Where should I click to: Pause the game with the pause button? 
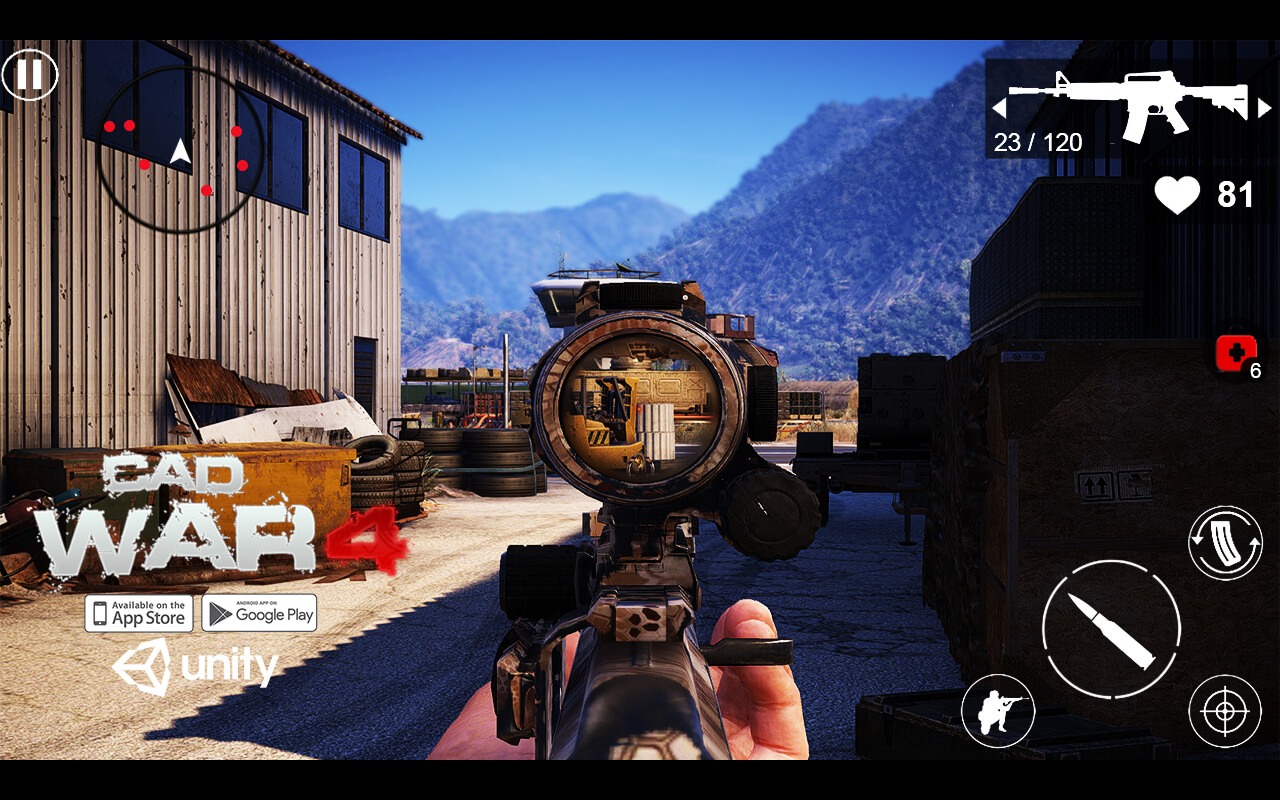[x=30, y=75]
